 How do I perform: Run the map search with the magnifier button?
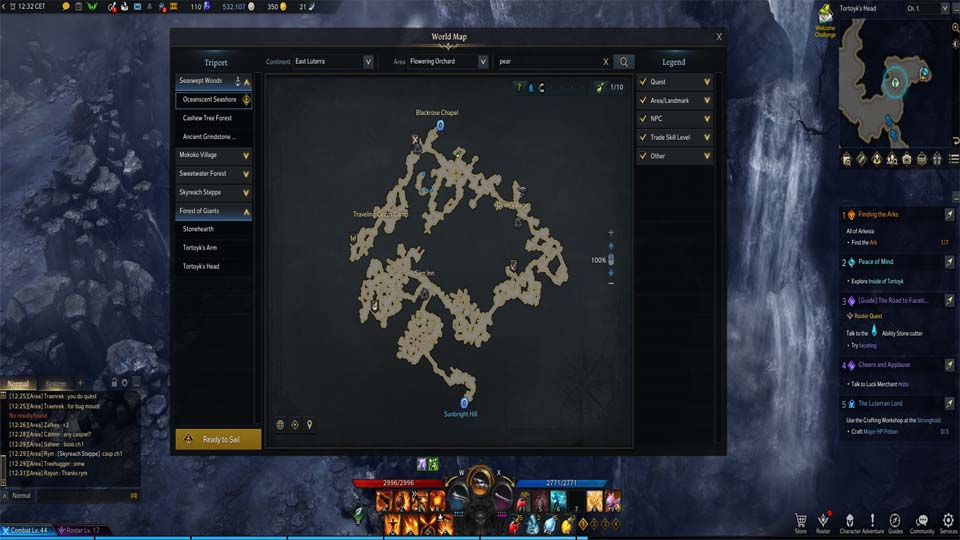(x=624, y=62)
